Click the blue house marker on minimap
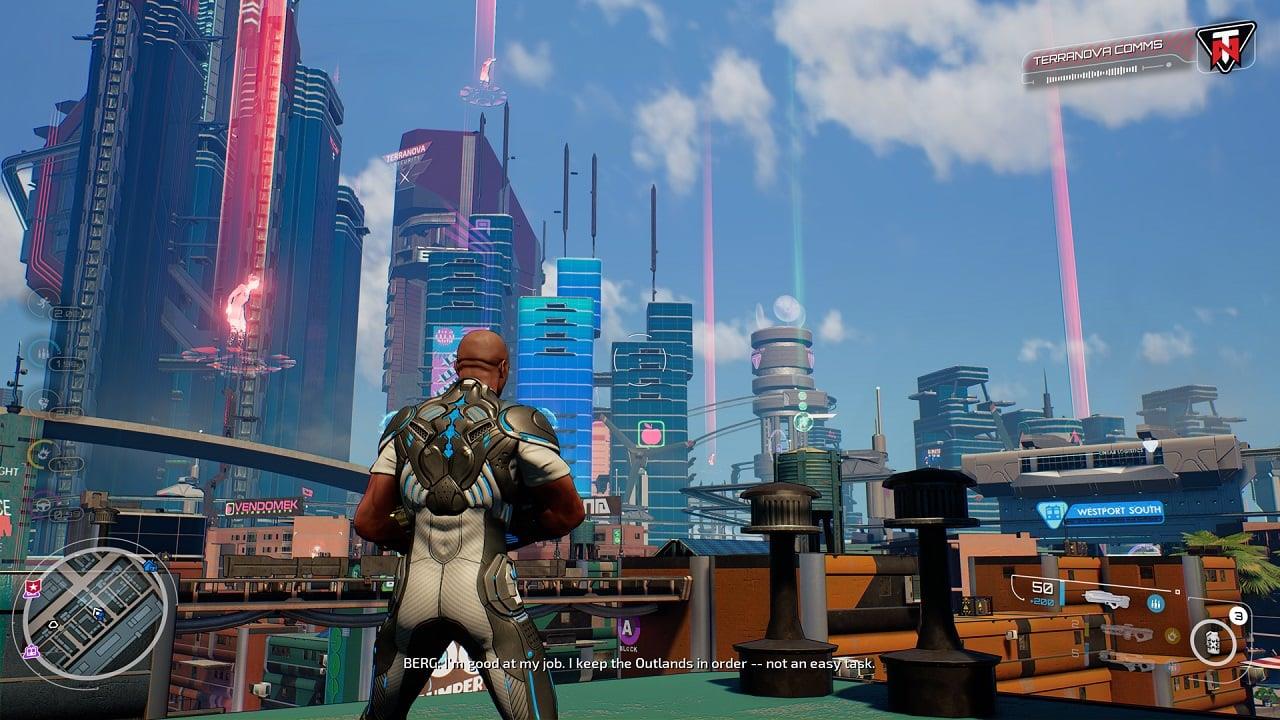This screenshot has width=1280, height=720. point(150,566)
